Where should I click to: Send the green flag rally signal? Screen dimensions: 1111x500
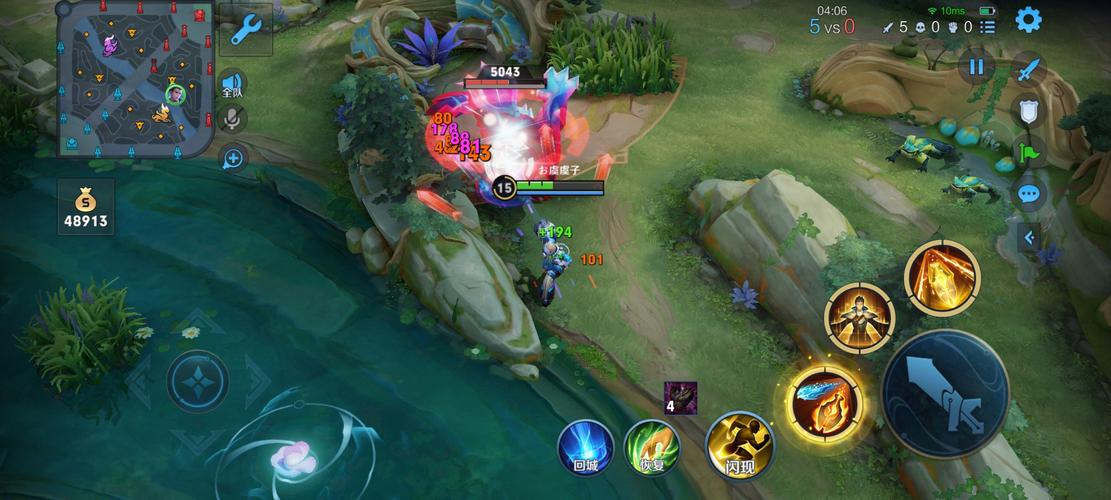[1029, 153]
